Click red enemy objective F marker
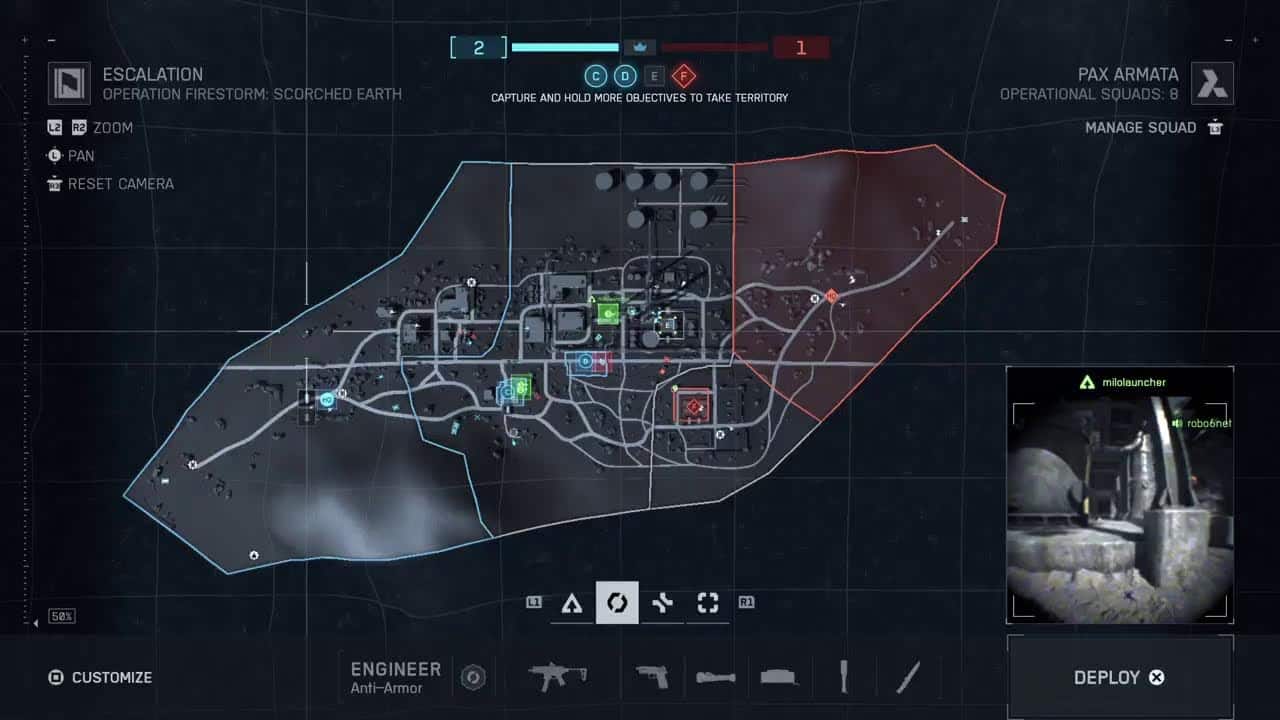 click(x=692, y=407)
